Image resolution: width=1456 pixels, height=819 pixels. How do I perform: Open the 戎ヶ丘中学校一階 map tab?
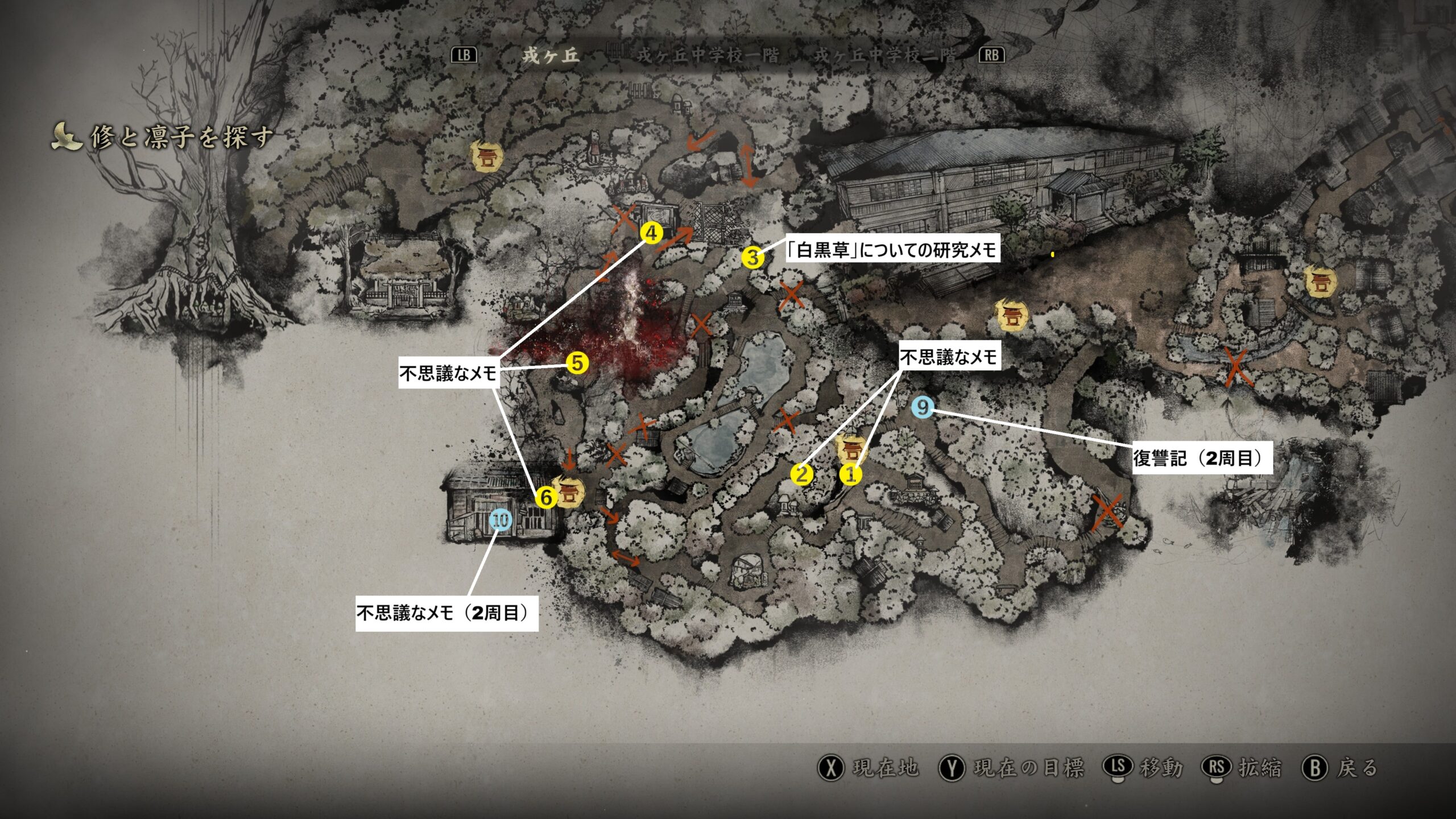click(x=708, y=55)
